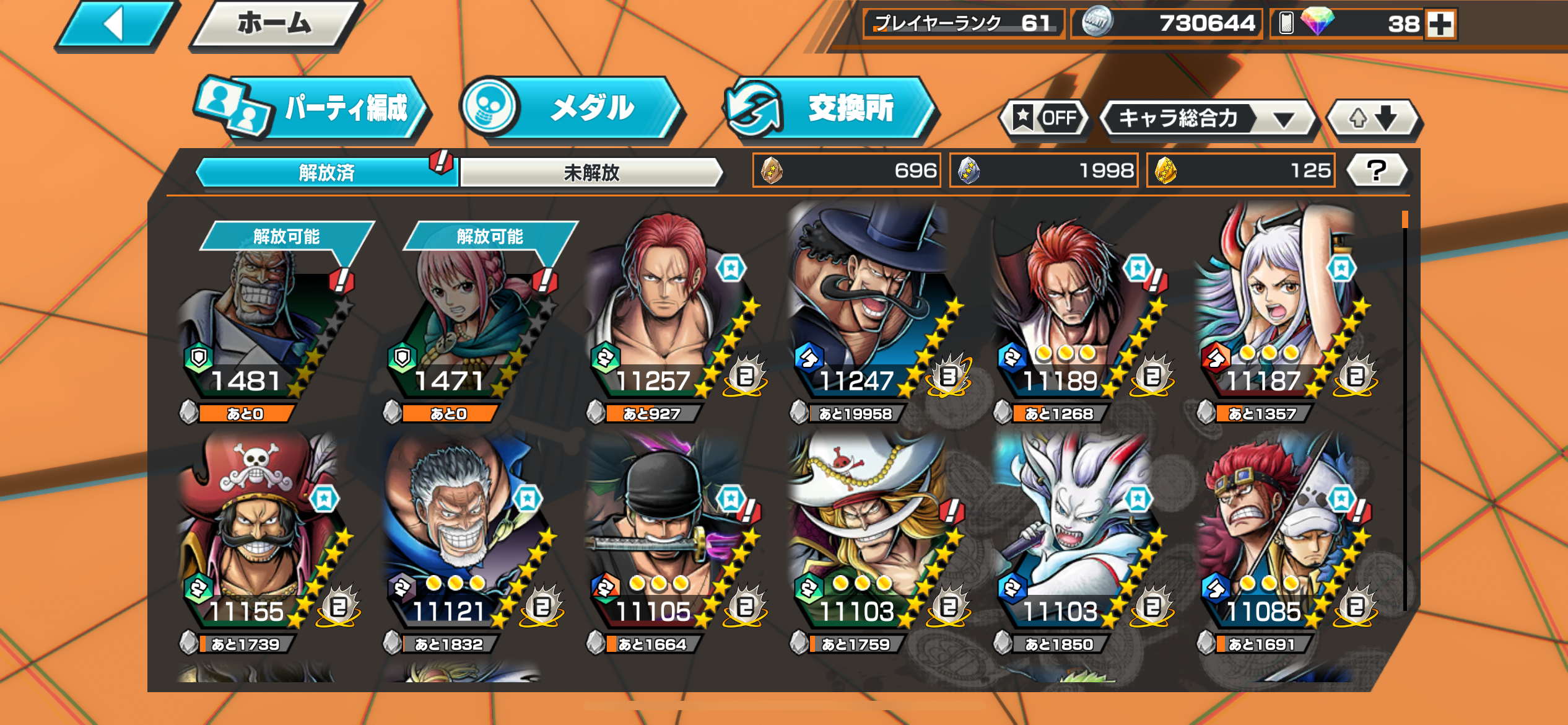Select the 解放済 tab
Screen dimensions: 1568x725
point(326,172)
